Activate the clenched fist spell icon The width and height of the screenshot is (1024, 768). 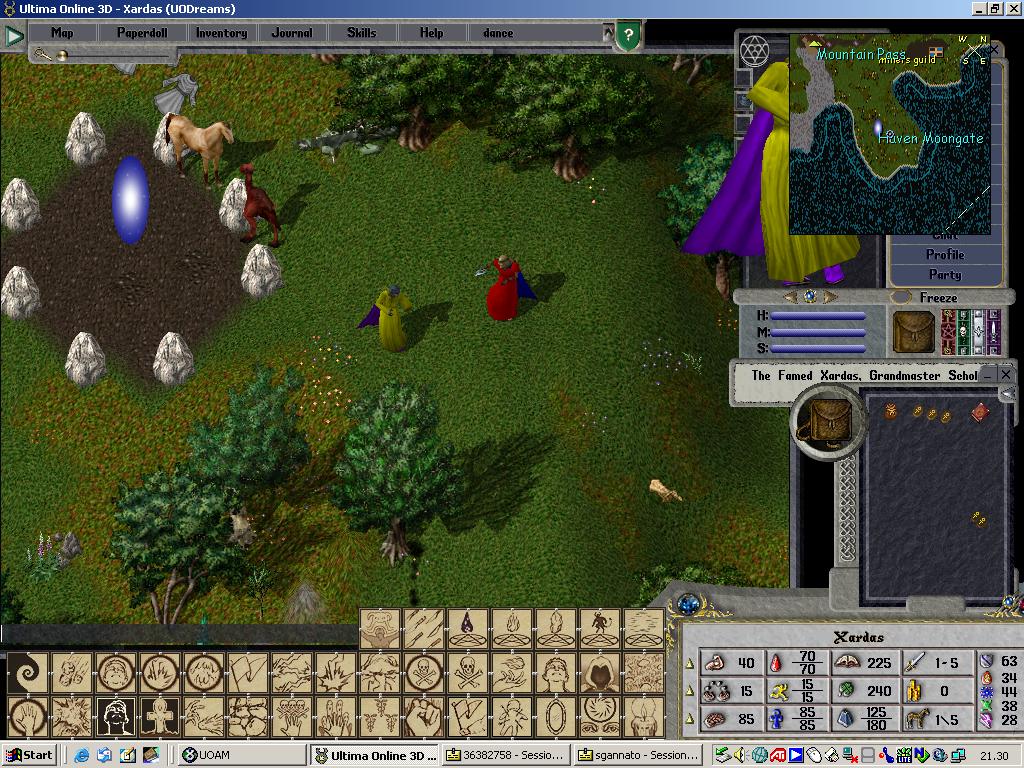point(423,716)
